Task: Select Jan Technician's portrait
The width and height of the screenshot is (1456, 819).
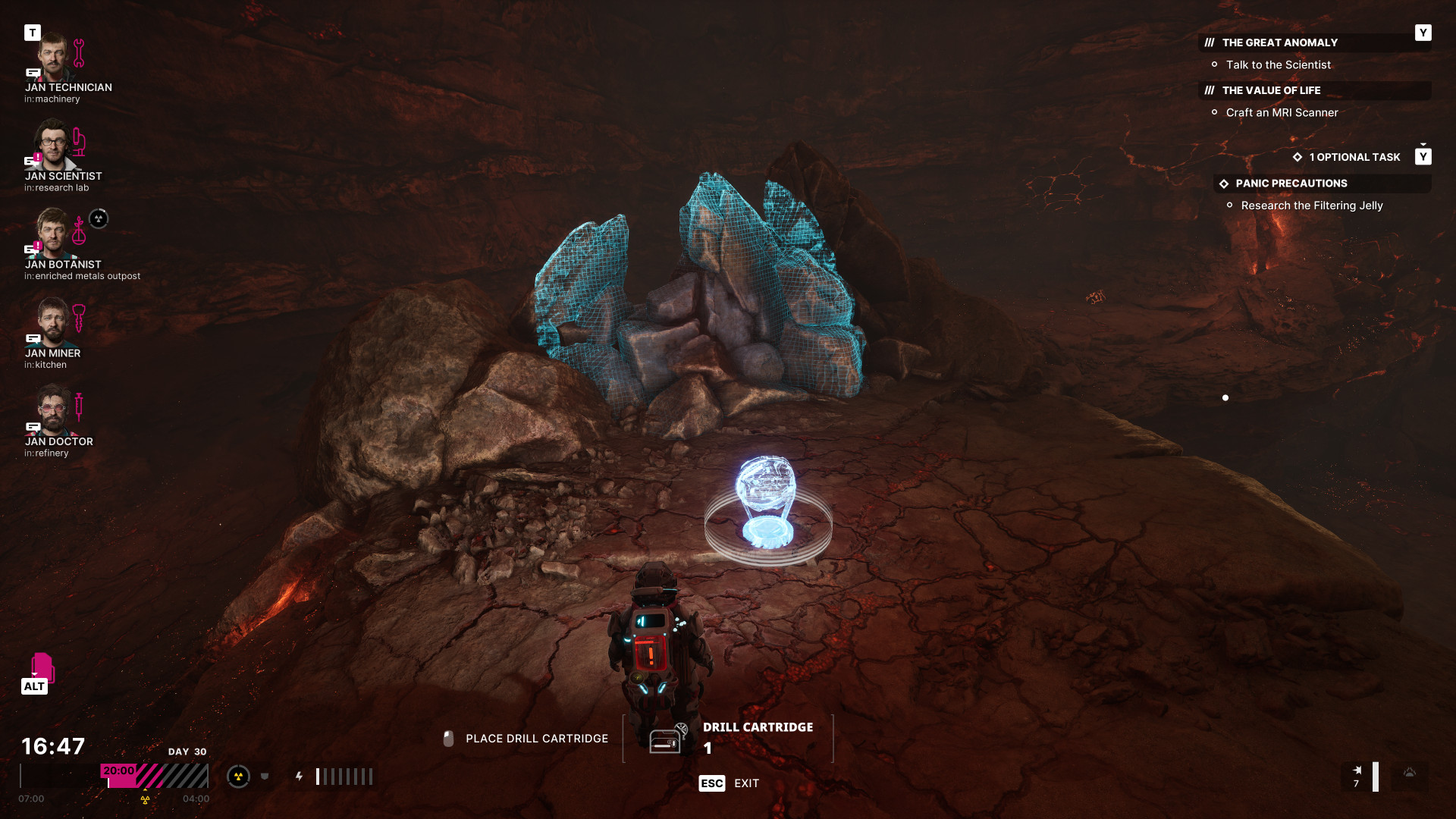Action: (52, 57)
